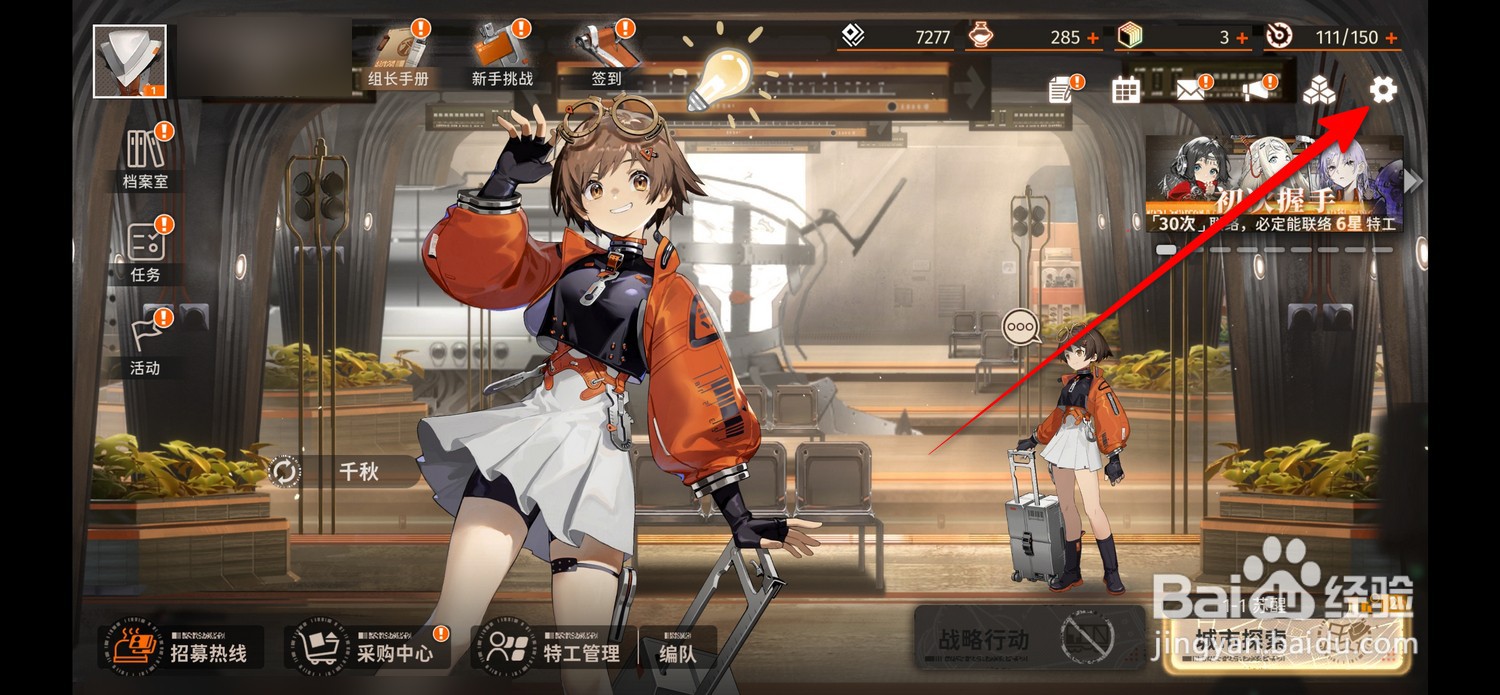Open 签到 daily sign-in
1500x695 pixels.
[x=606, y=56]
